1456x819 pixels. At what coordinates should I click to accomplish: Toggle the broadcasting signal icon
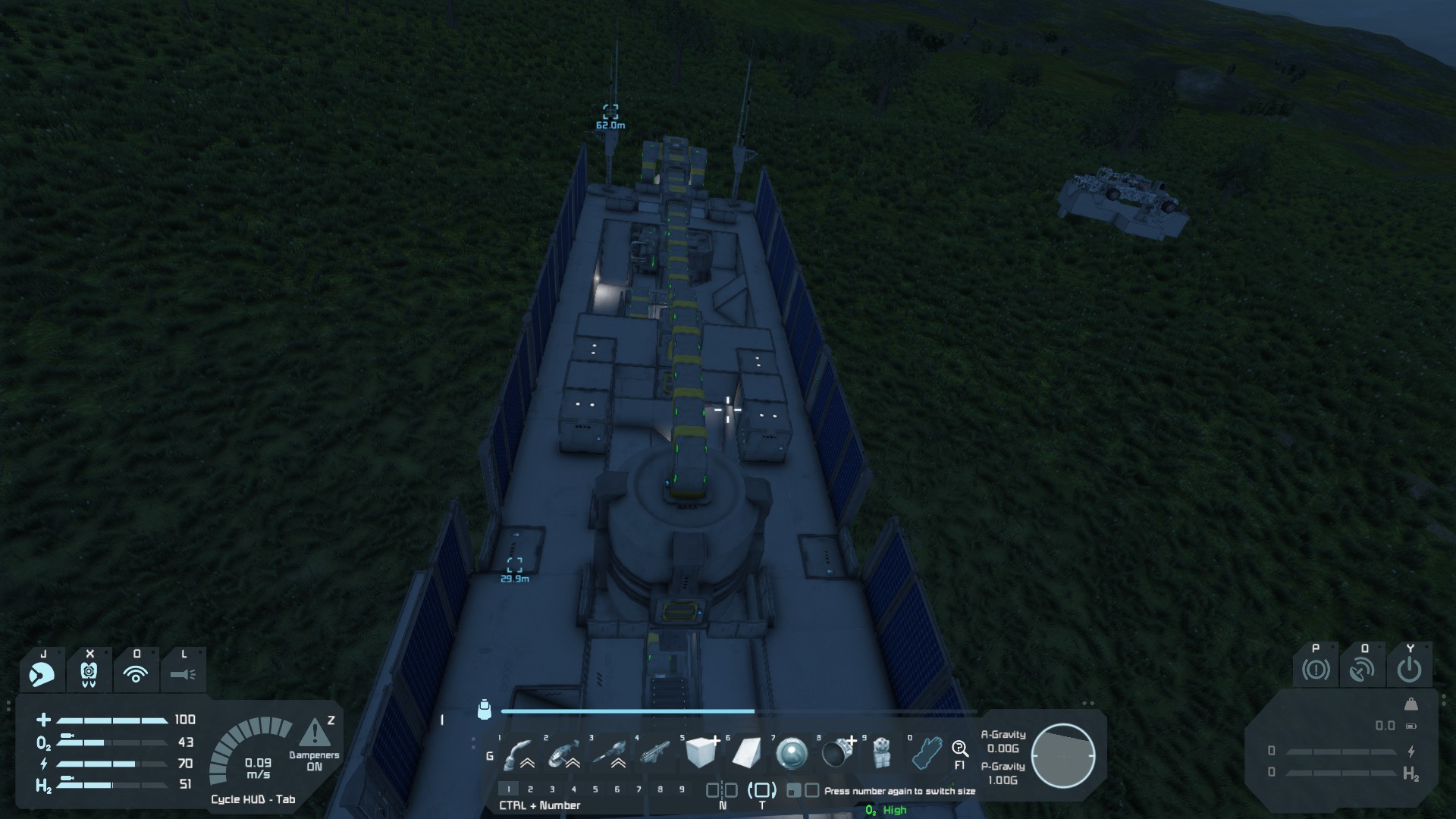pos(136,673)
